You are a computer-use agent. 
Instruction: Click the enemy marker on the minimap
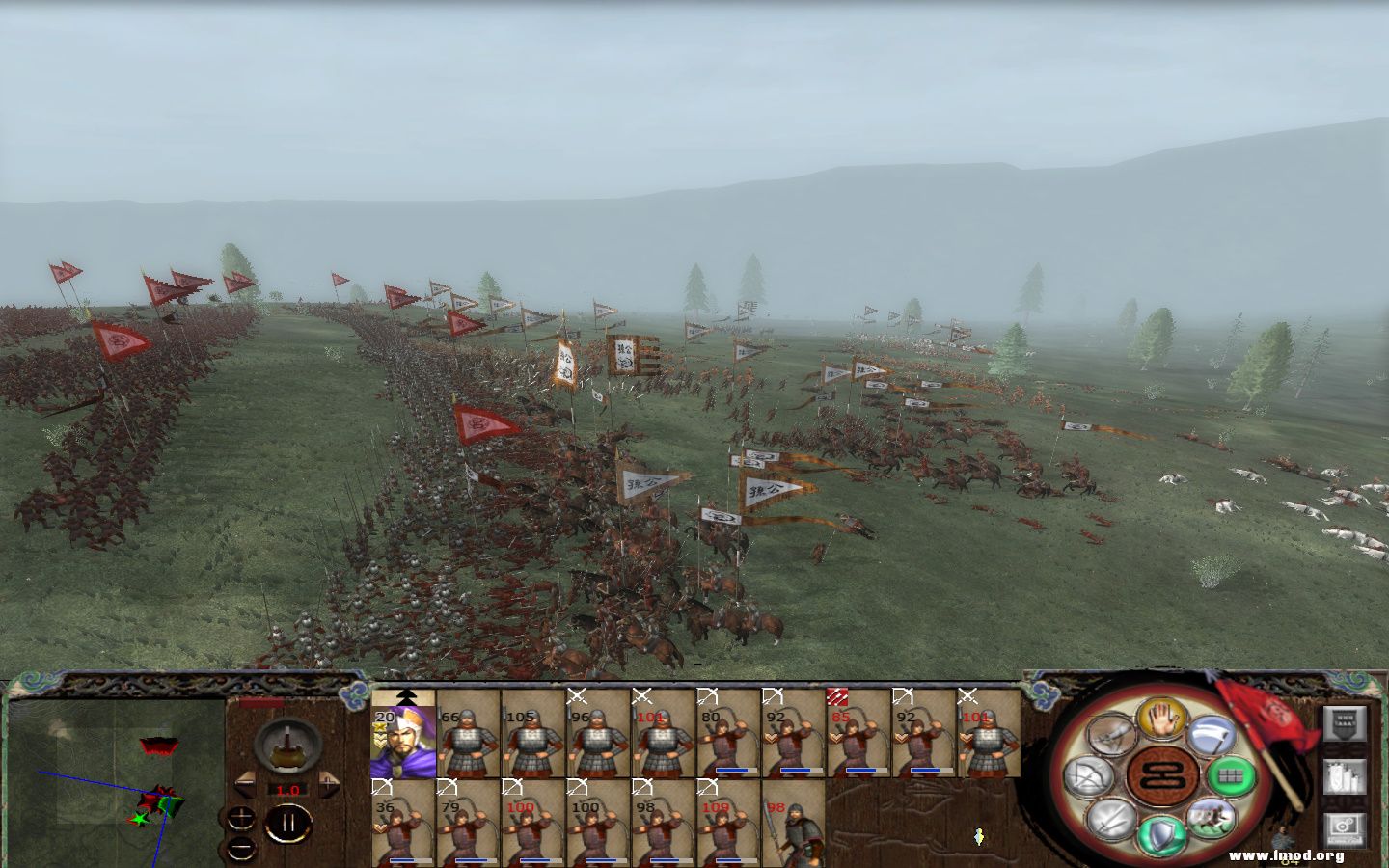coord(158,746)
